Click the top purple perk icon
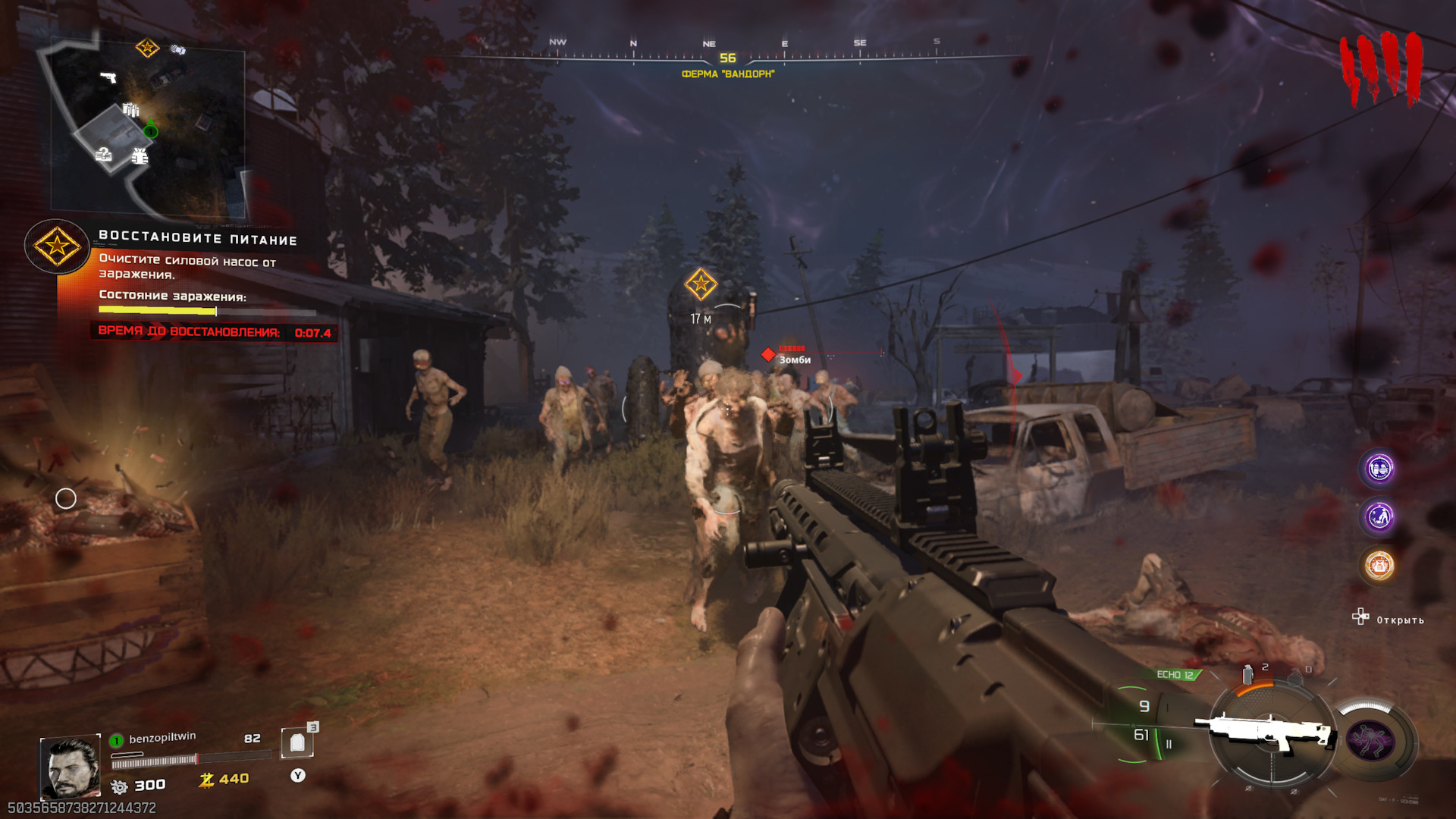 point(1379,469)
